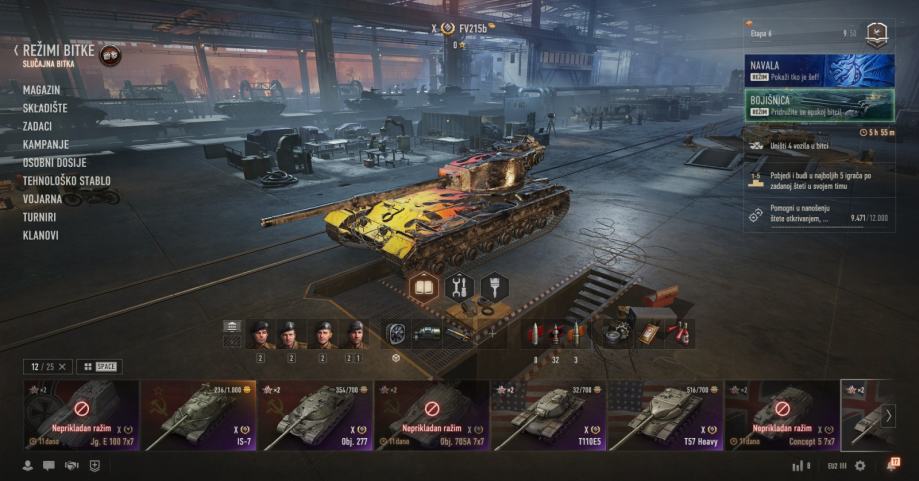Go to Turniri
This screenshot has height=481, width=919.
tap(40, 217)
